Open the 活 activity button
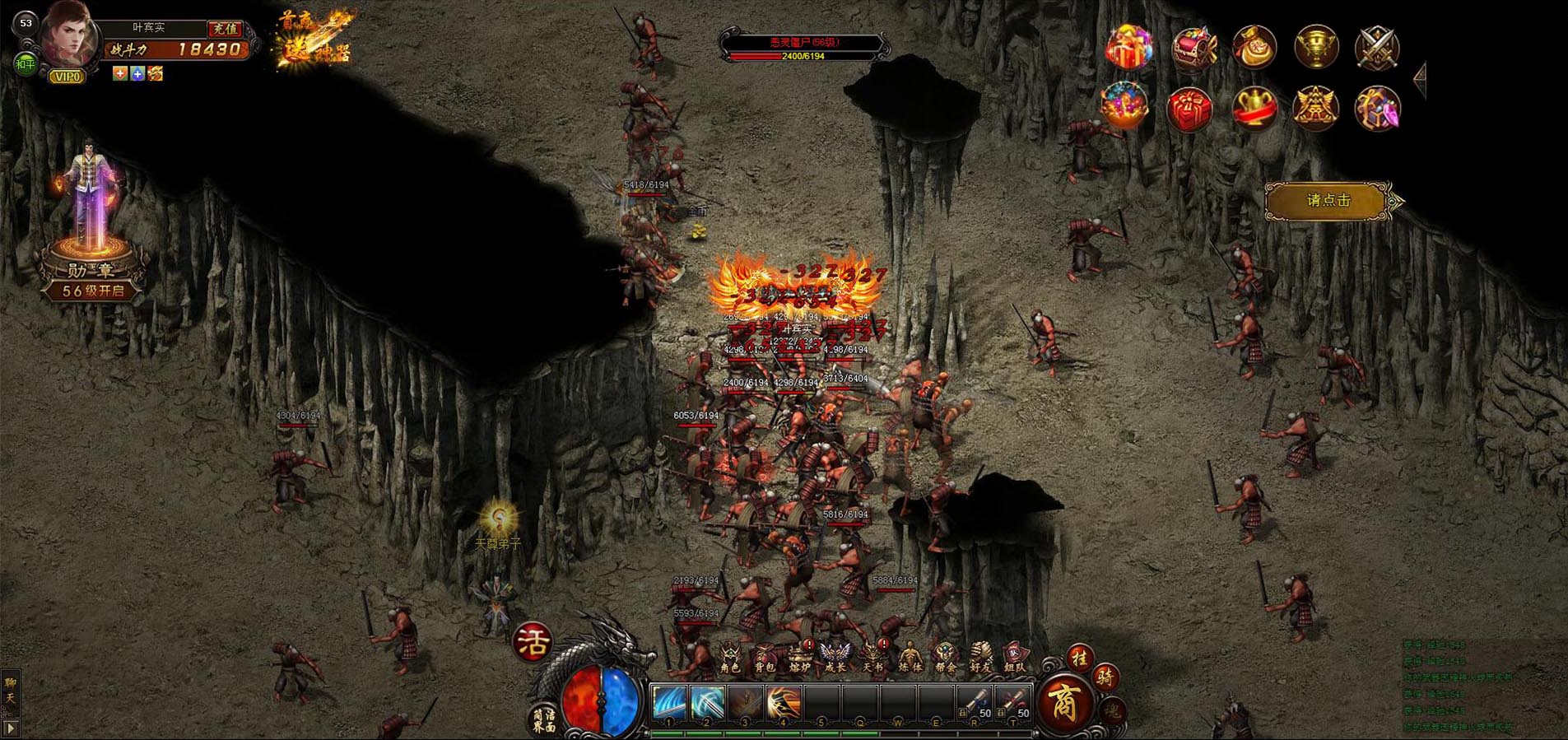Viewport: 1568px width, 740px height. tap(533, 642)
